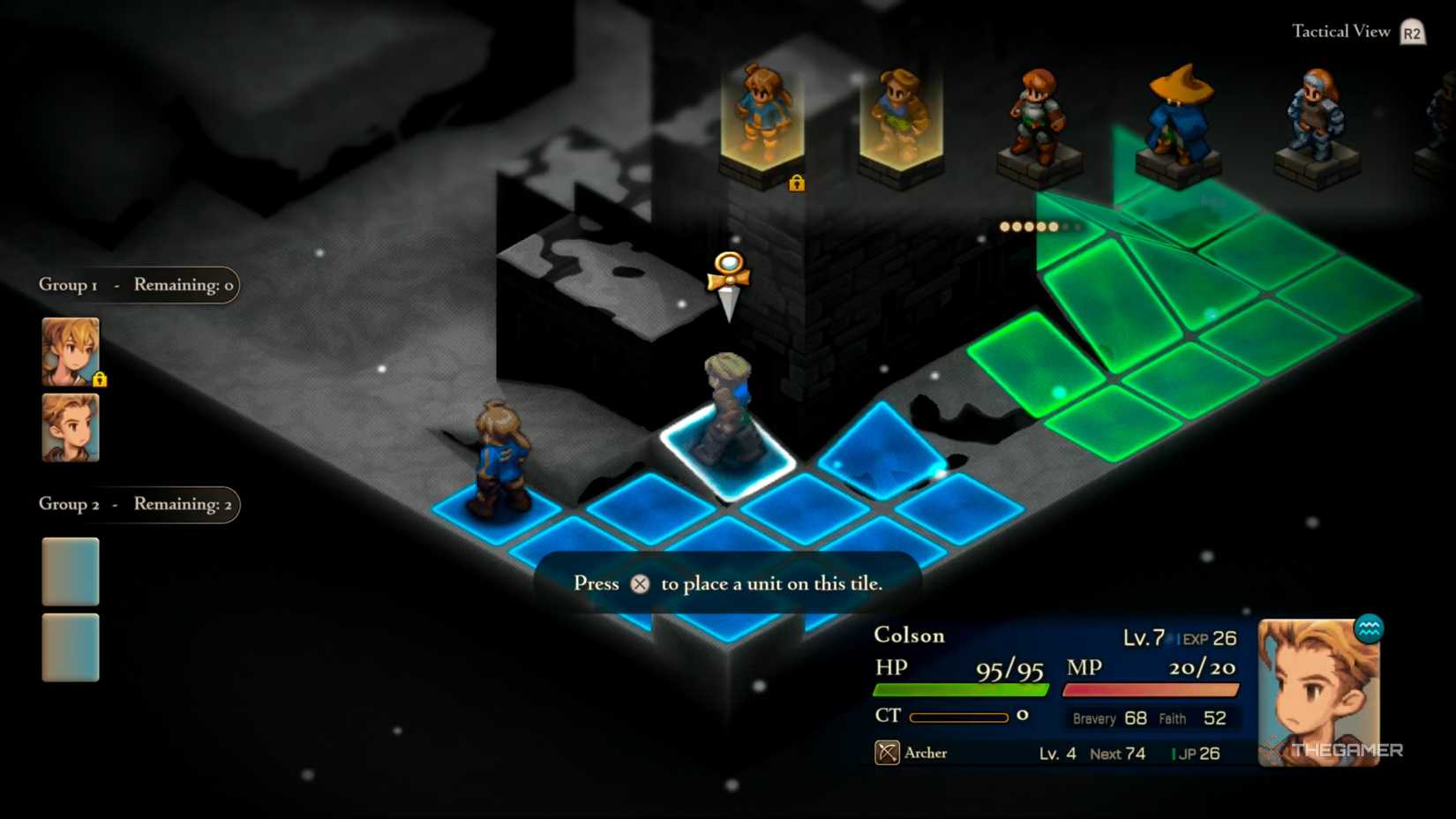
Task: Click the R2 button icon beside Tactical View
Action: (x=1414, y=30)
